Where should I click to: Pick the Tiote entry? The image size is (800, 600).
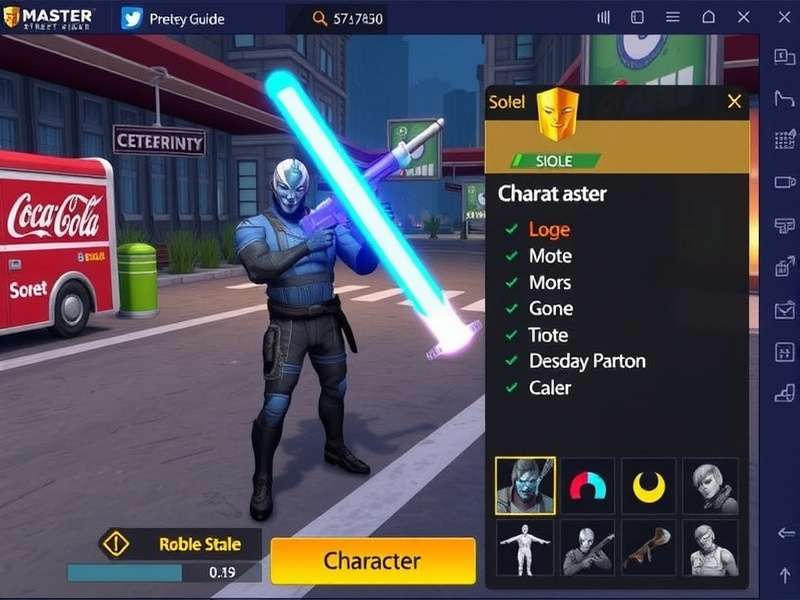[548, 335]
